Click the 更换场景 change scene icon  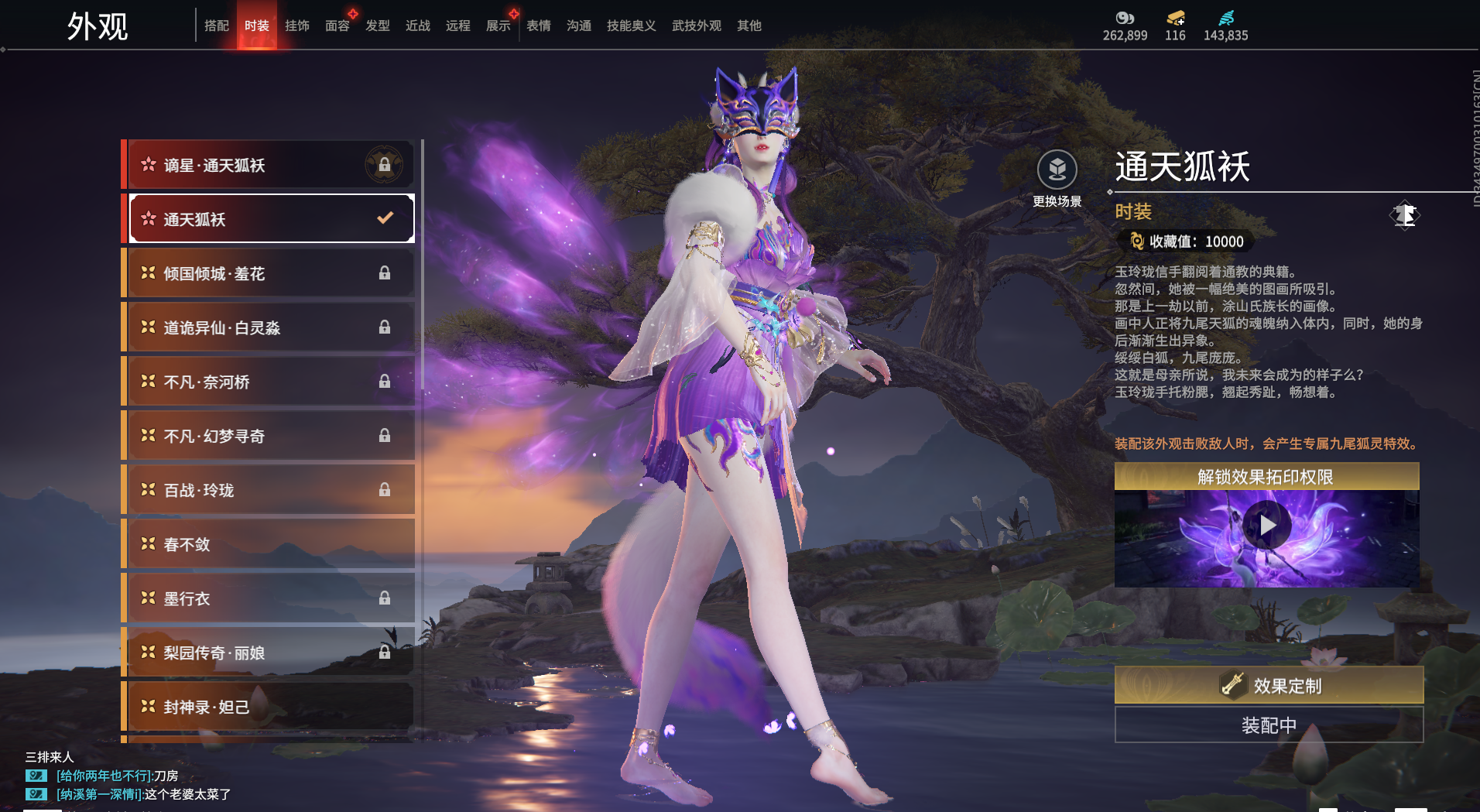pyautogui.click(x=1057, y=170)
